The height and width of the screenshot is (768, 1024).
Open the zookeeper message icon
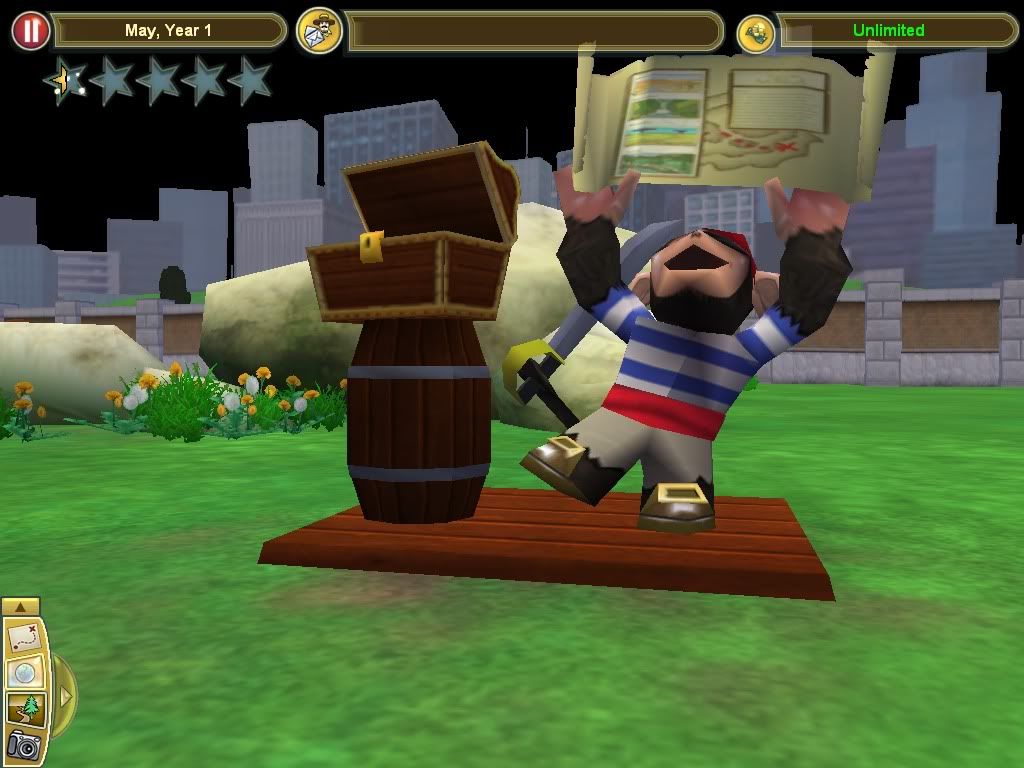point(320,31)
